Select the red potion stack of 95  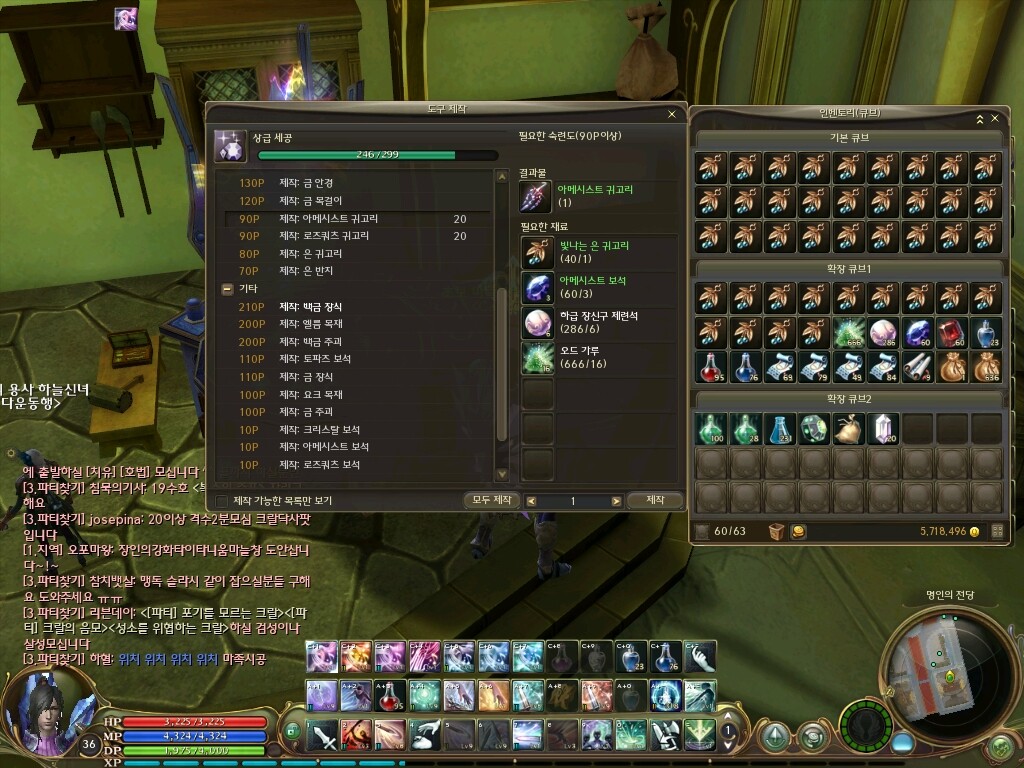click(713, 367)
